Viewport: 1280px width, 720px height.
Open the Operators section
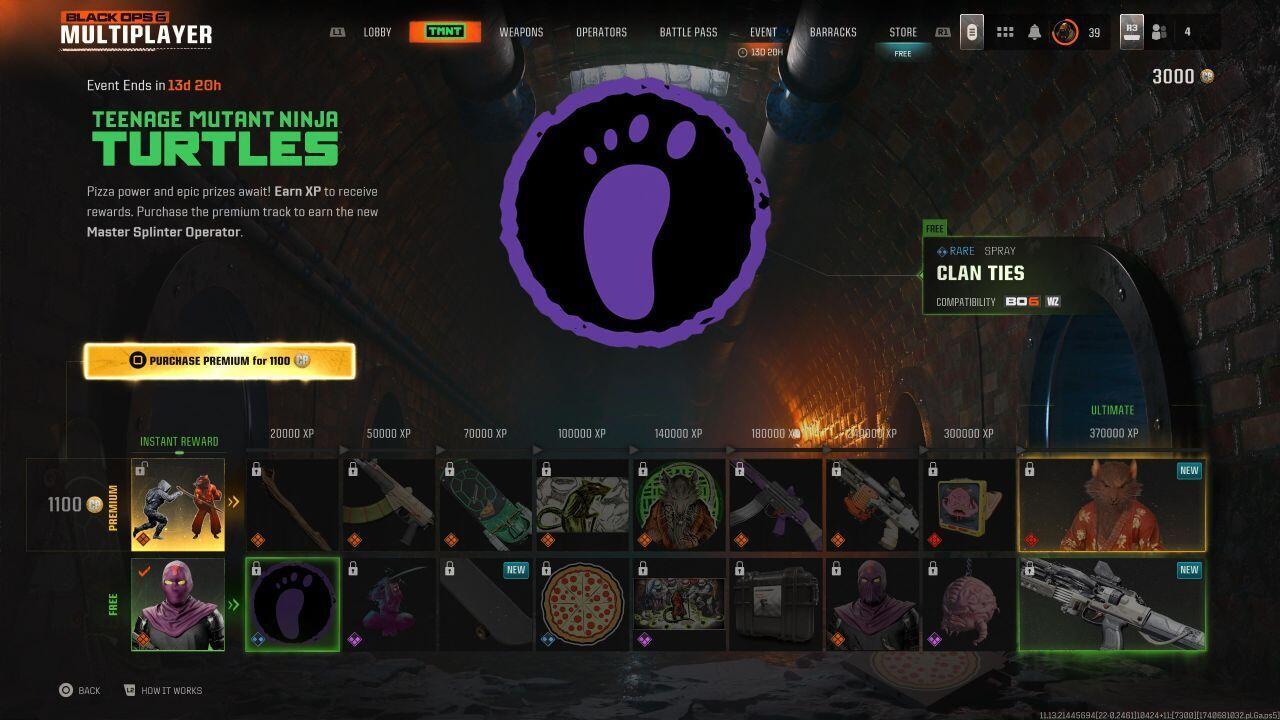(602, 31)
